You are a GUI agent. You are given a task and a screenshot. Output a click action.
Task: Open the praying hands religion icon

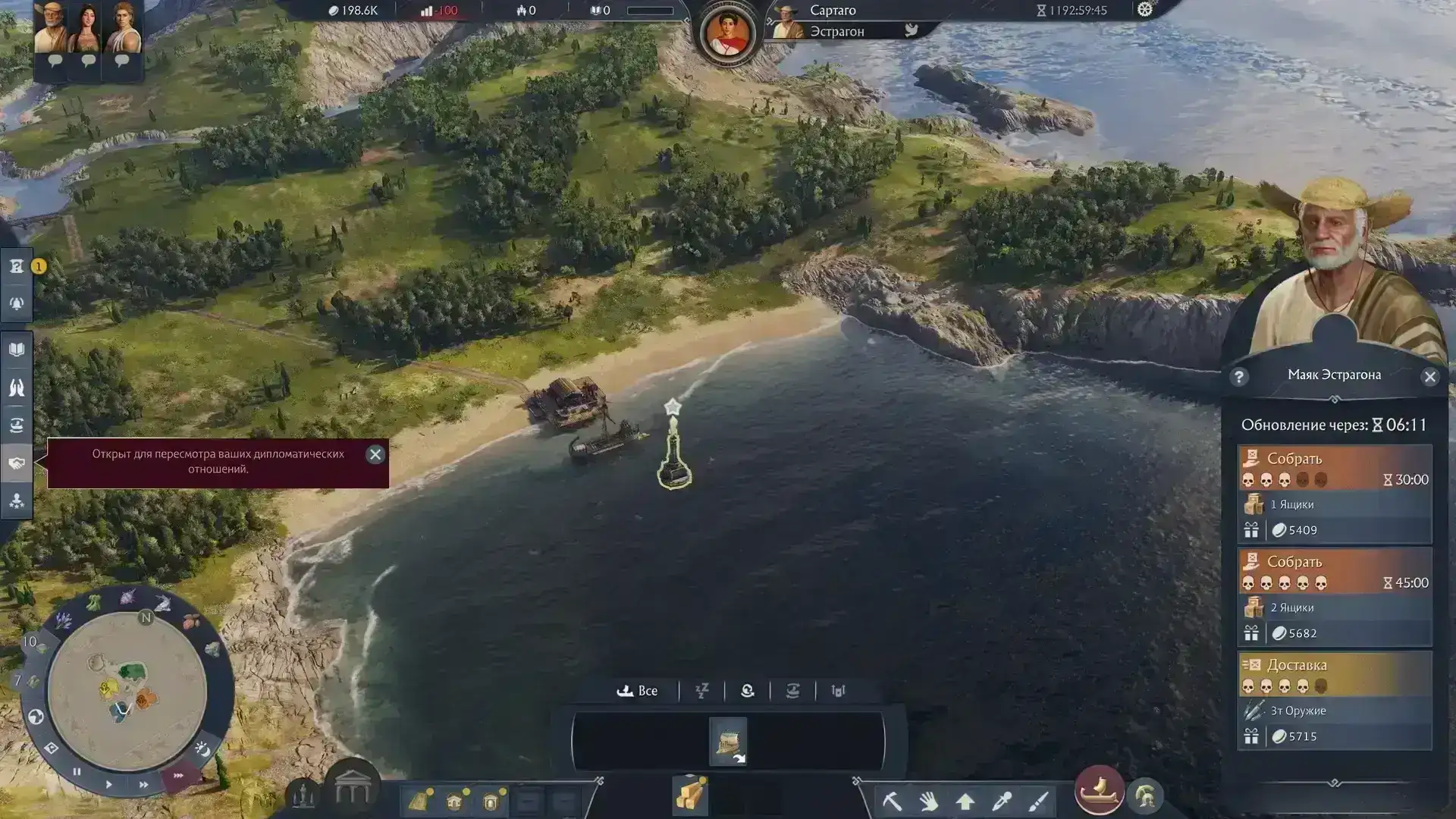coord(17,388)
